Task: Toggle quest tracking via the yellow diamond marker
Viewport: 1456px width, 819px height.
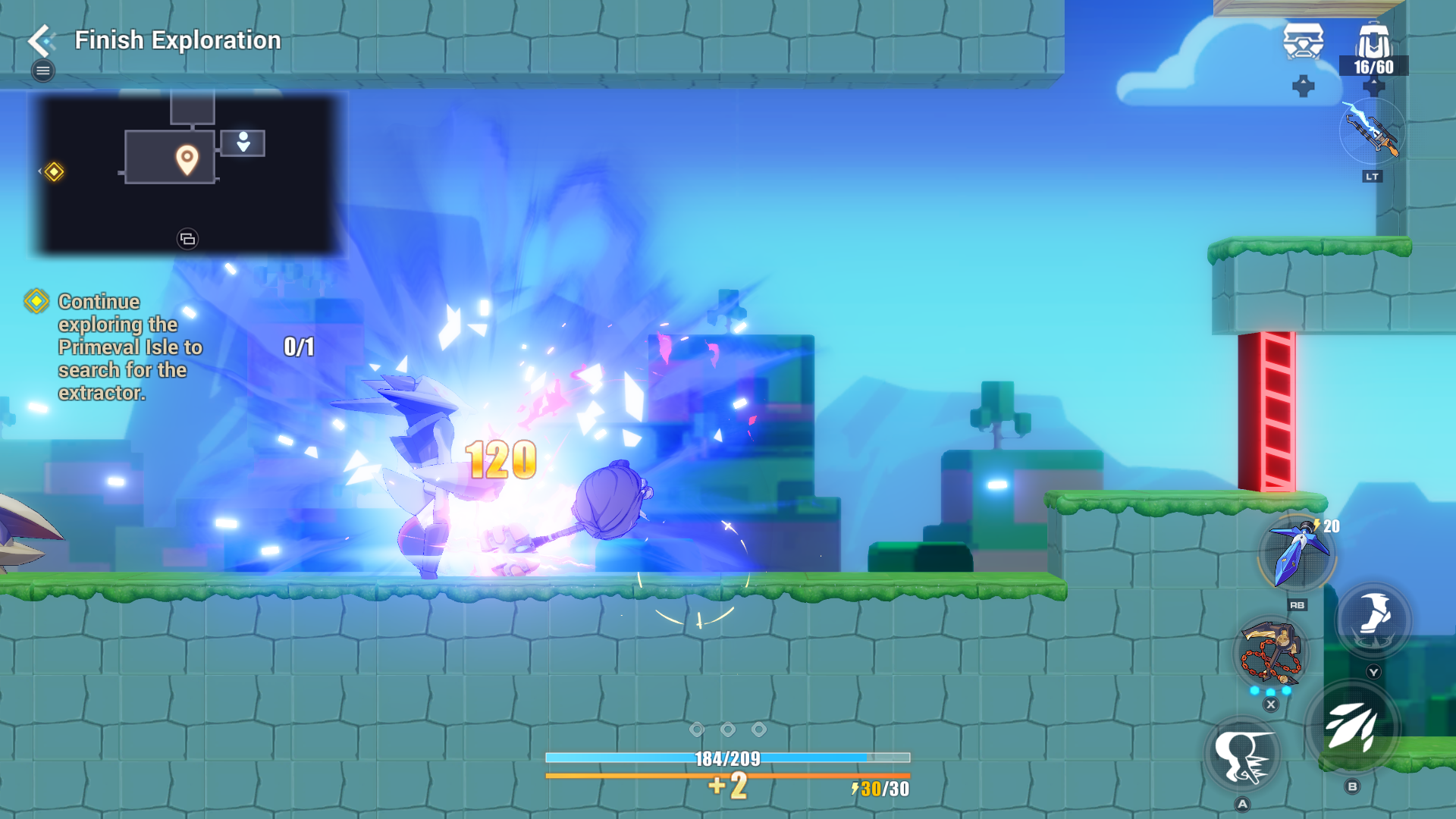Action: (36, 302)
